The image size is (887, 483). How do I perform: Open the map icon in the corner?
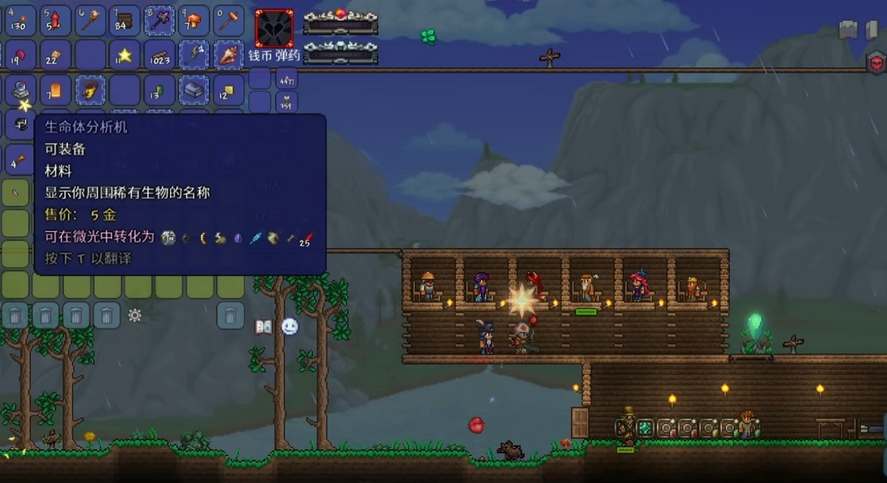pos(849,29)
